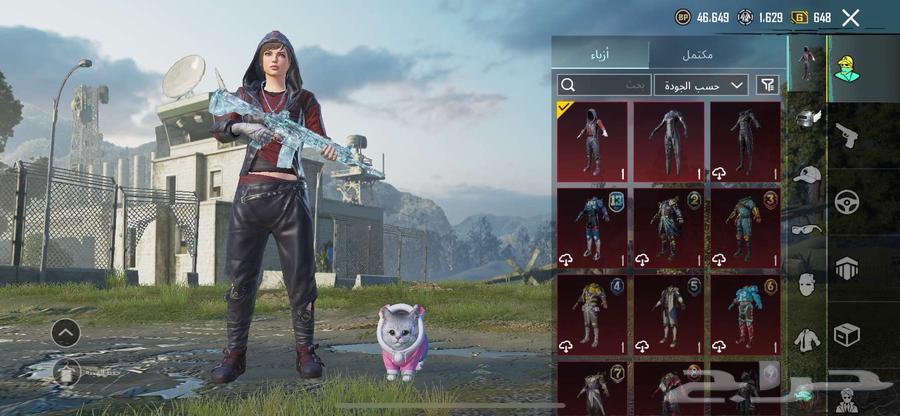Open the pistol weapon skins section
The height and width of the screenshot is (416, 900).
(847, 134)
